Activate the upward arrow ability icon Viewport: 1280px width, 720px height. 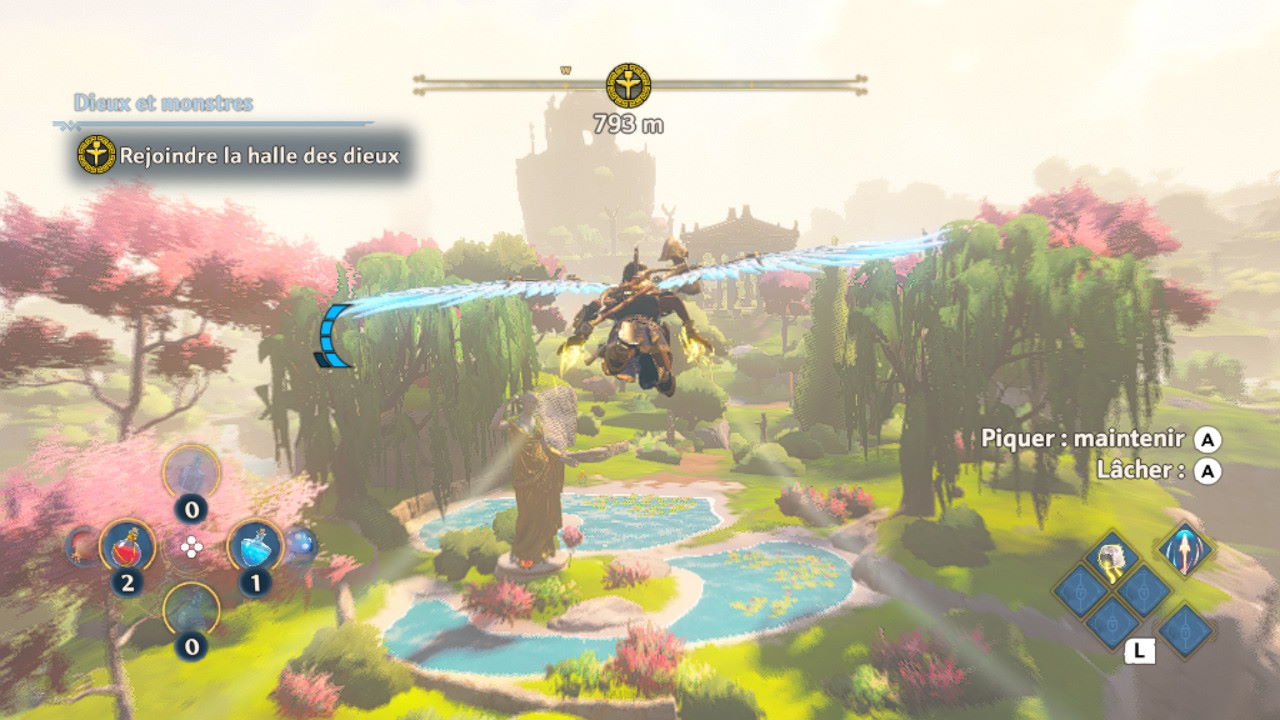(1186, 548)
